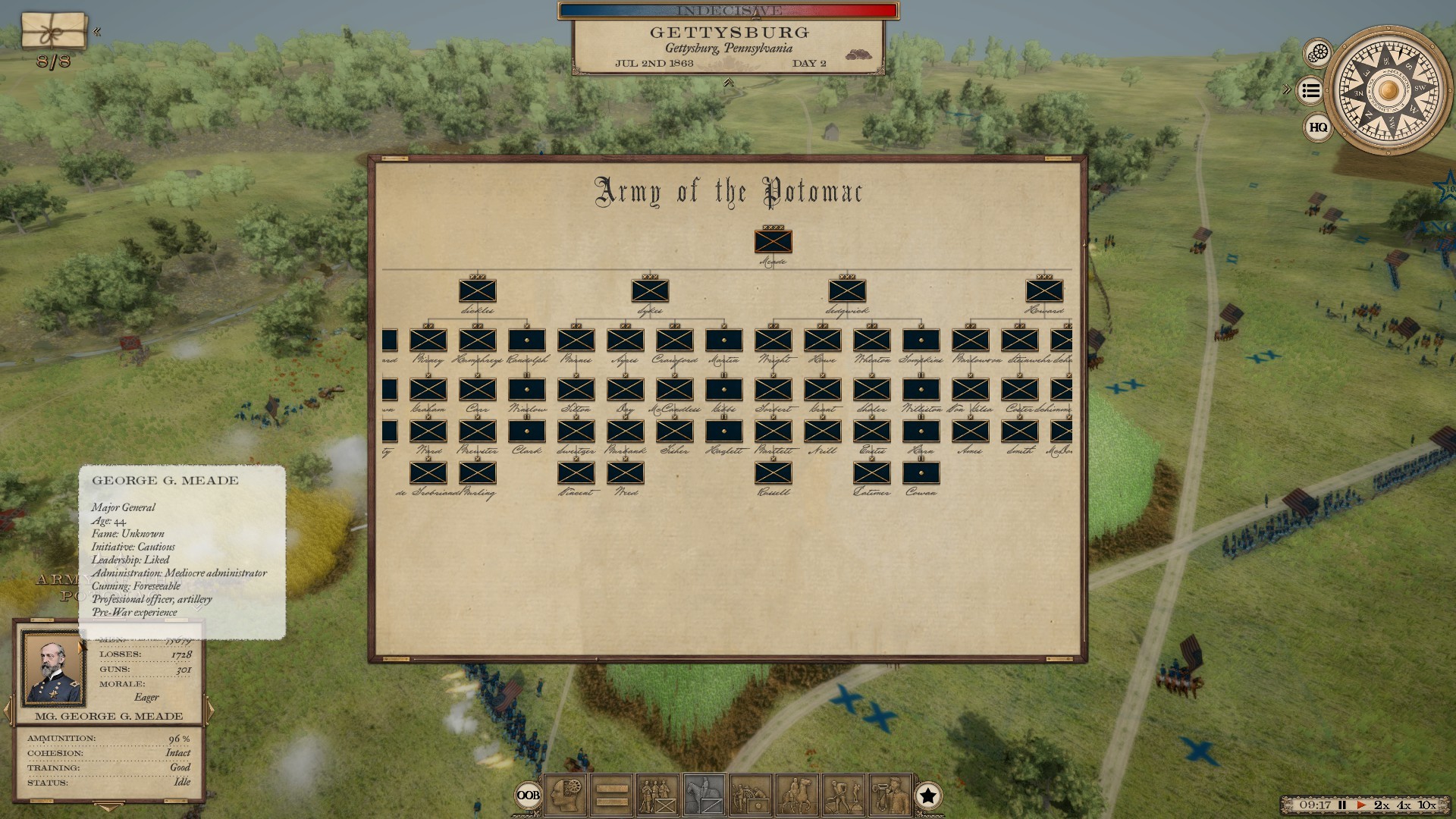Click the double-bar formation lines icon
Viewport: 1456px width, 819px height.
610,796
